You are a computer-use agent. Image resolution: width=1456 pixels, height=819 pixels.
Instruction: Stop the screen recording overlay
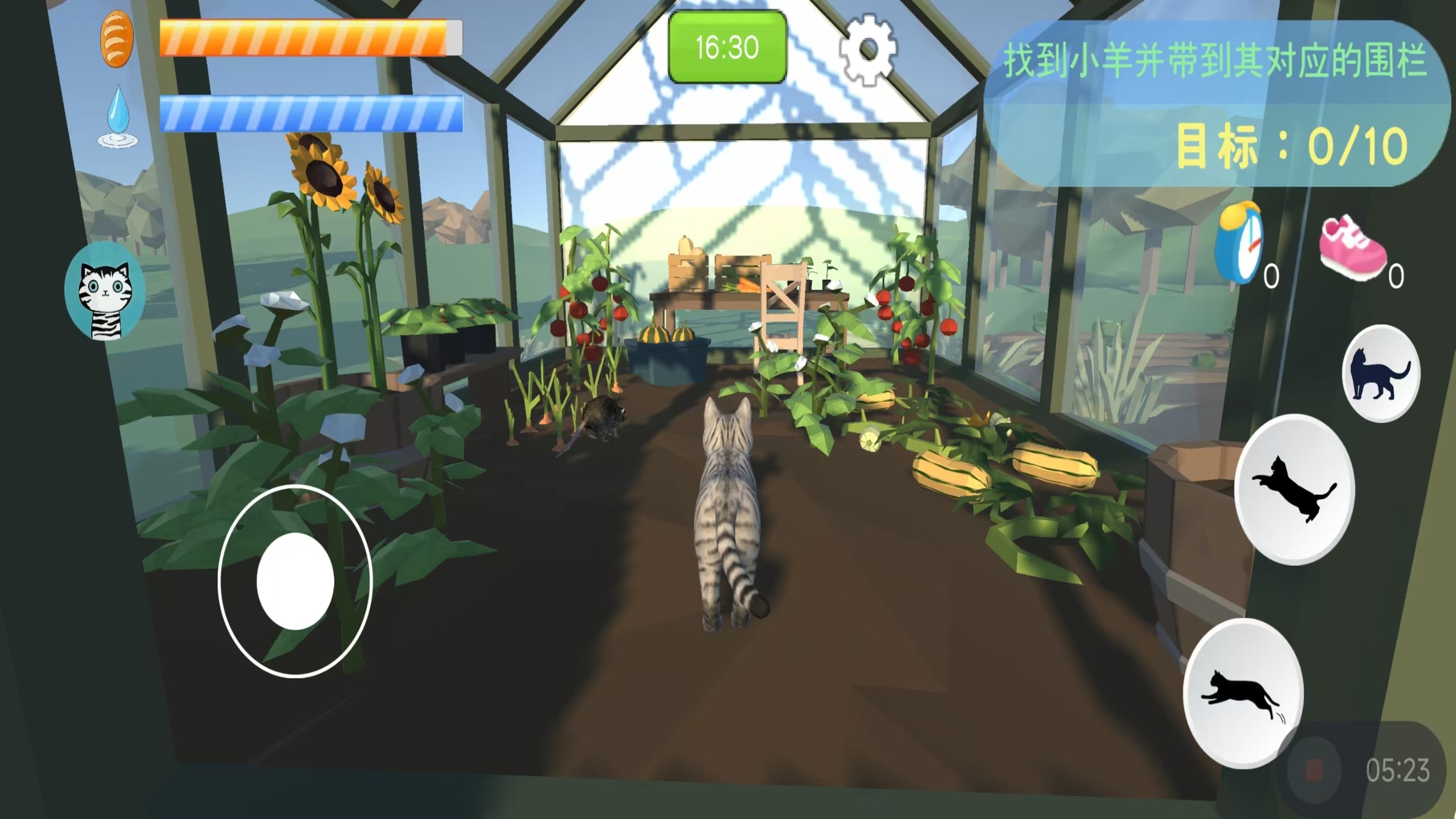(1314, 771)
